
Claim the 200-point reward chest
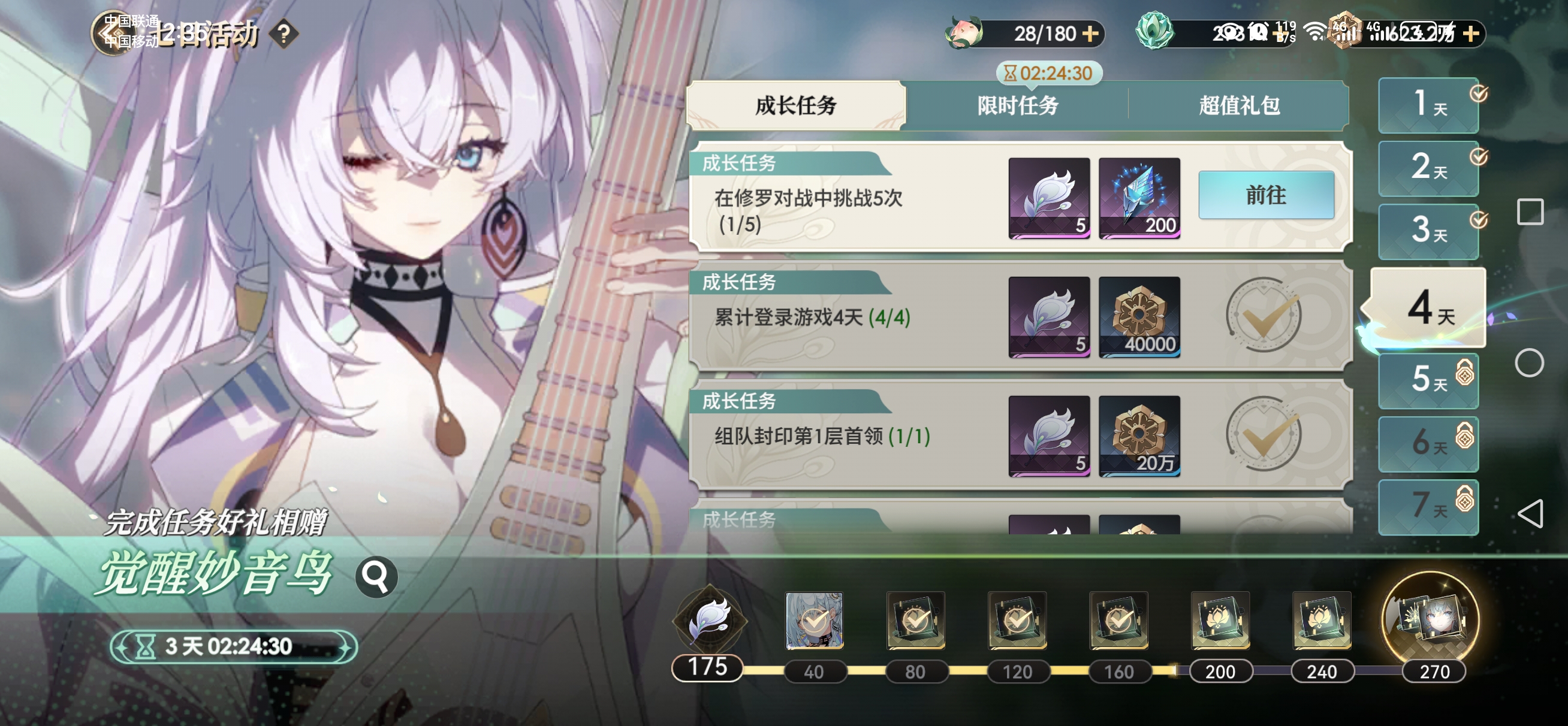pyautogui.click(x=1220, y=620)
